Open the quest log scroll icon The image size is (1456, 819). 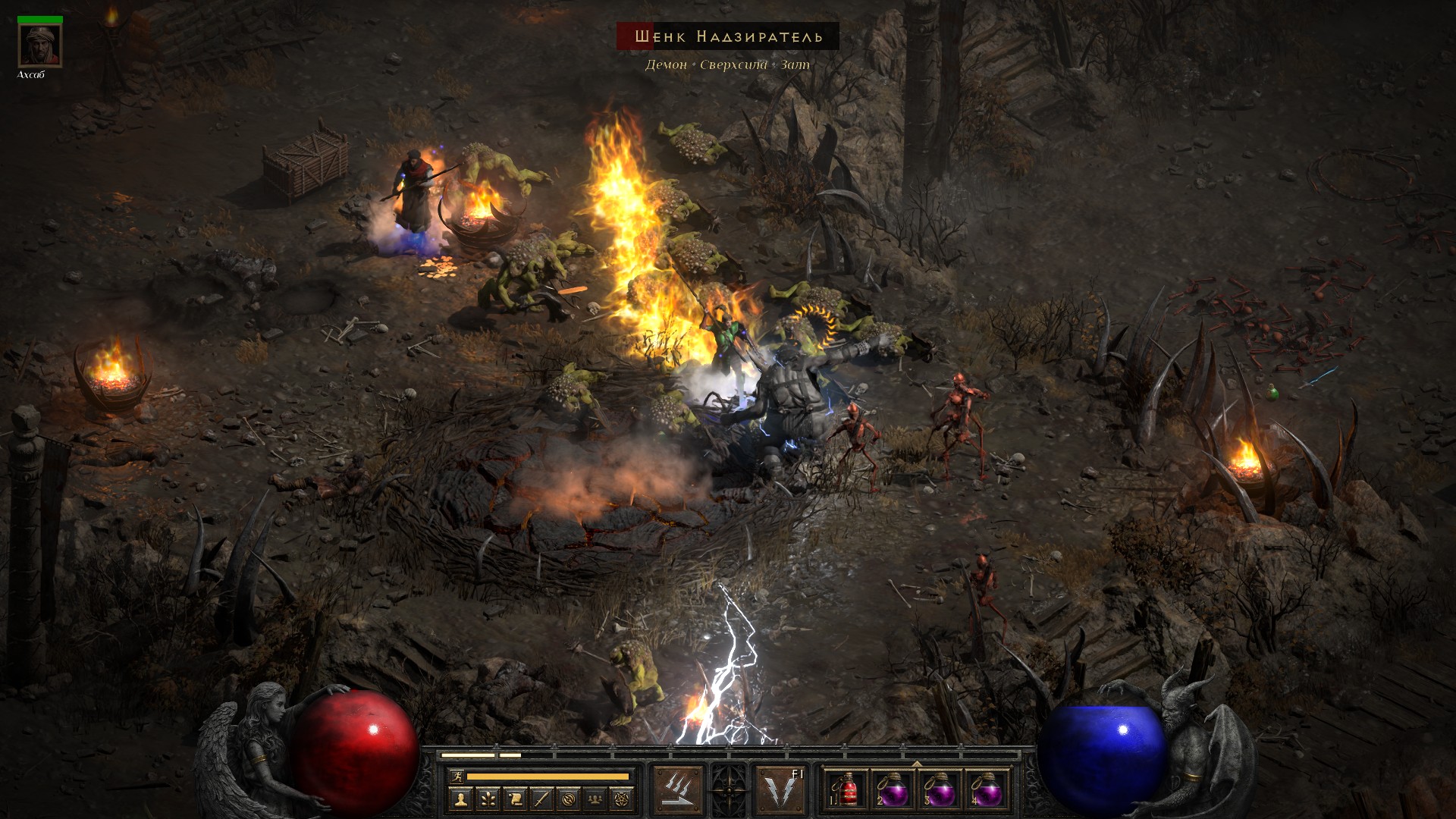click(x=514, y=799)
